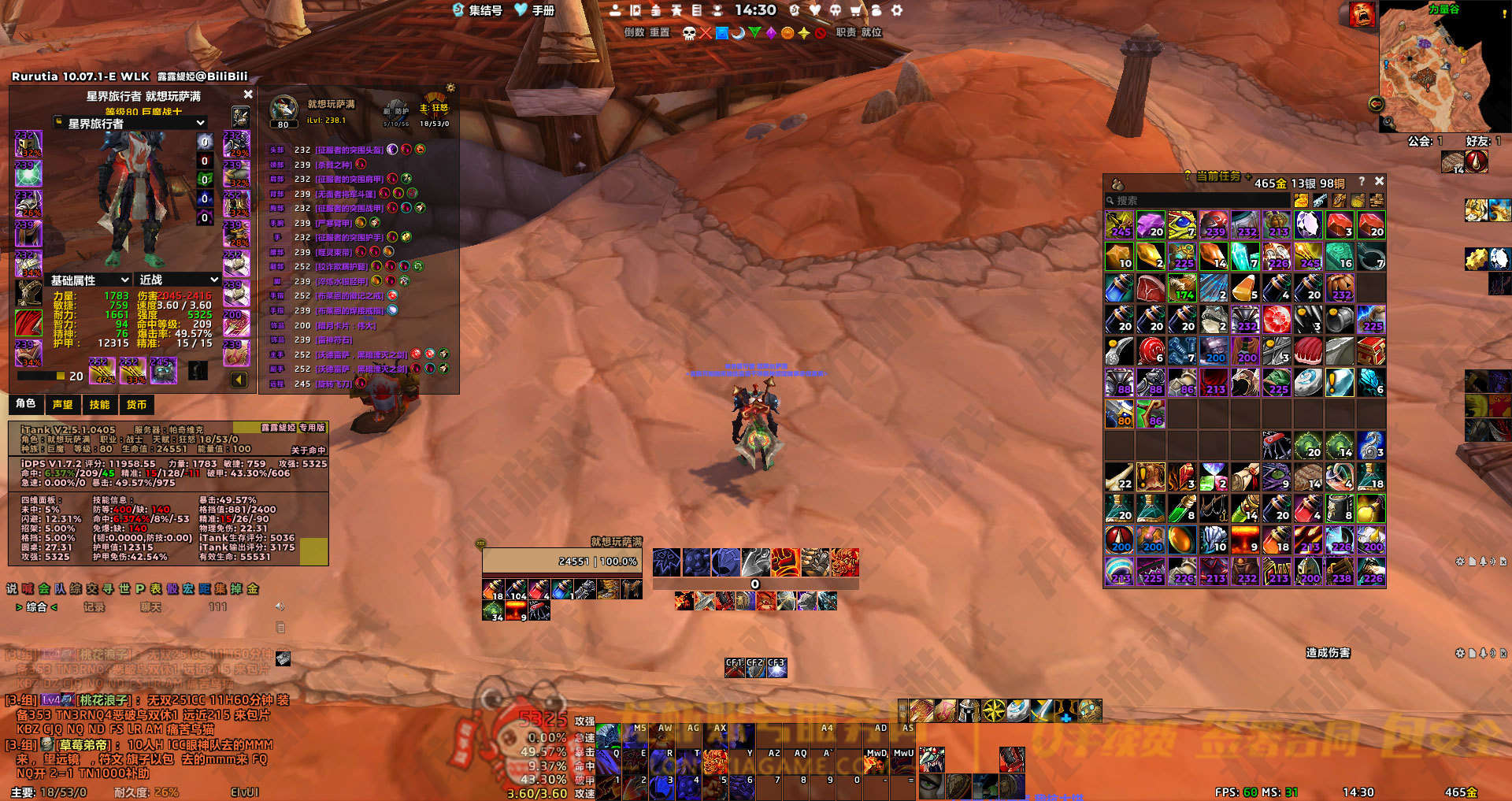The width and height of the screenshot is (1512, 801).
Task: Close the bag inventory window
Action: tap(1379, 181)
